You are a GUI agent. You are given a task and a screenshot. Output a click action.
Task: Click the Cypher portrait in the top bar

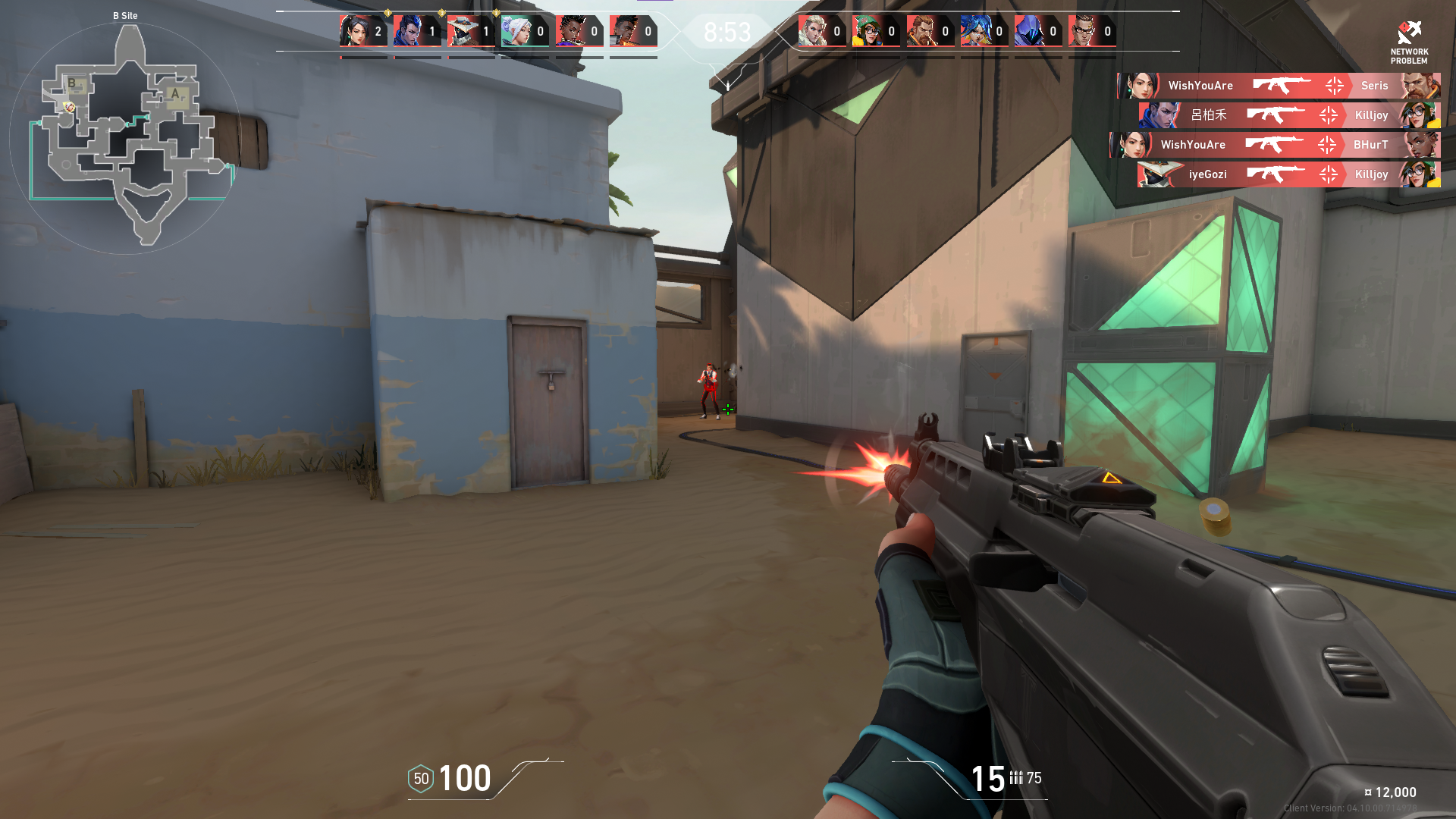(x=462, y=32)
